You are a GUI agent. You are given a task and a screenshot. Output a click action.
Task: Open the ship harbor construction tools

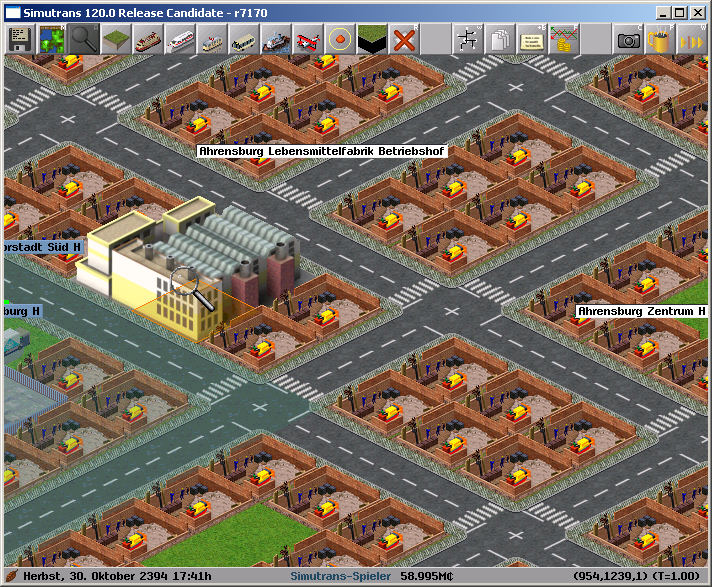[274, 40]
